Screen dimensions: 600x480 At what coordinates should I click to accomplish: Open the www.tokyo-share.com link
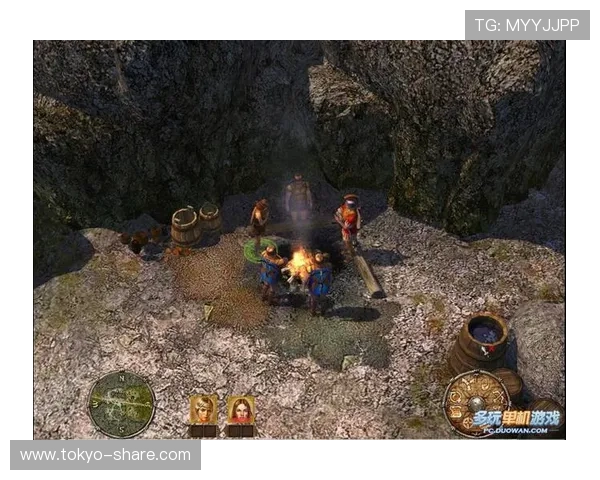pyautogui.click(x=106, y=455)
